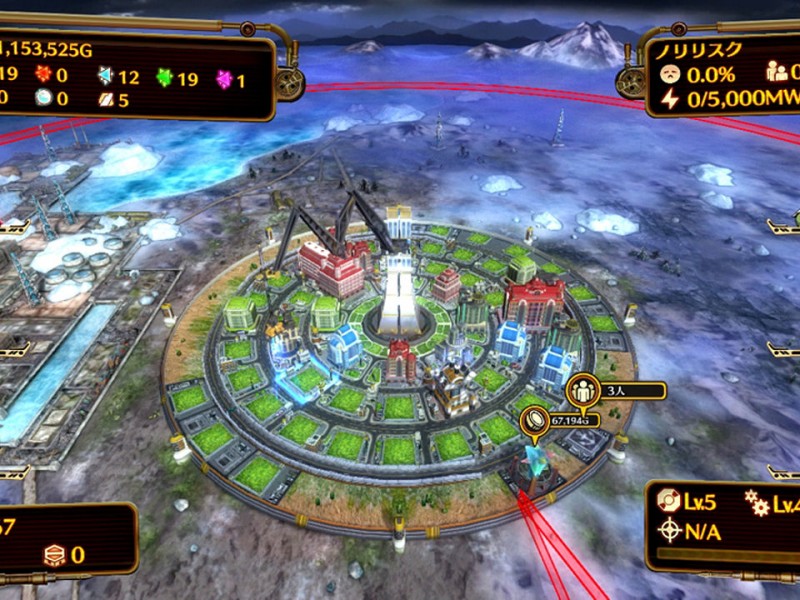Select the gold coin marker showing 67,194G
The image size is (800, 600).
tap(535, 421)
